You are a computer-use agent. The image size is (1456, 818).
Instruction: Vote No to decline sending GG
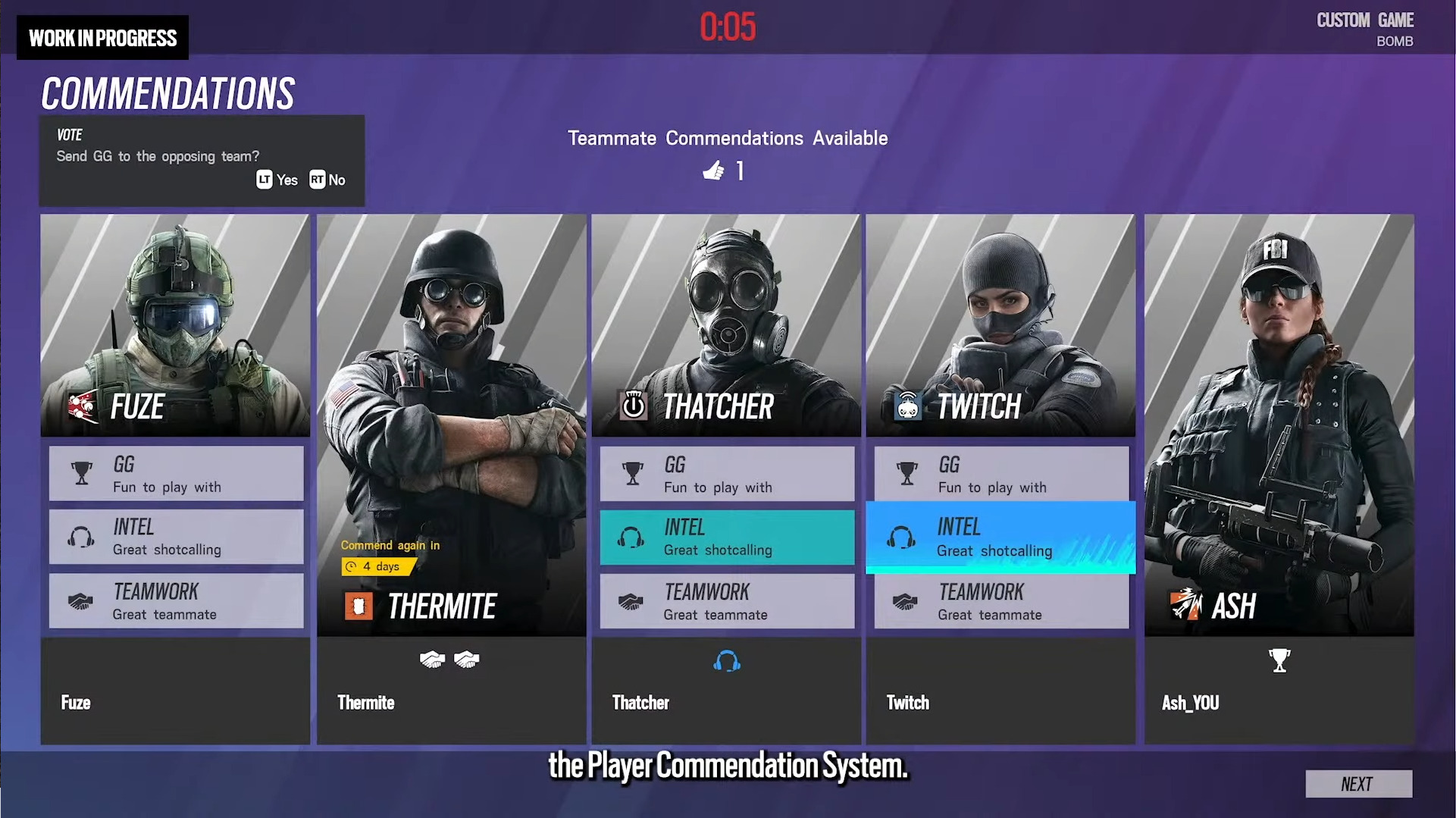tap(327, 180)
